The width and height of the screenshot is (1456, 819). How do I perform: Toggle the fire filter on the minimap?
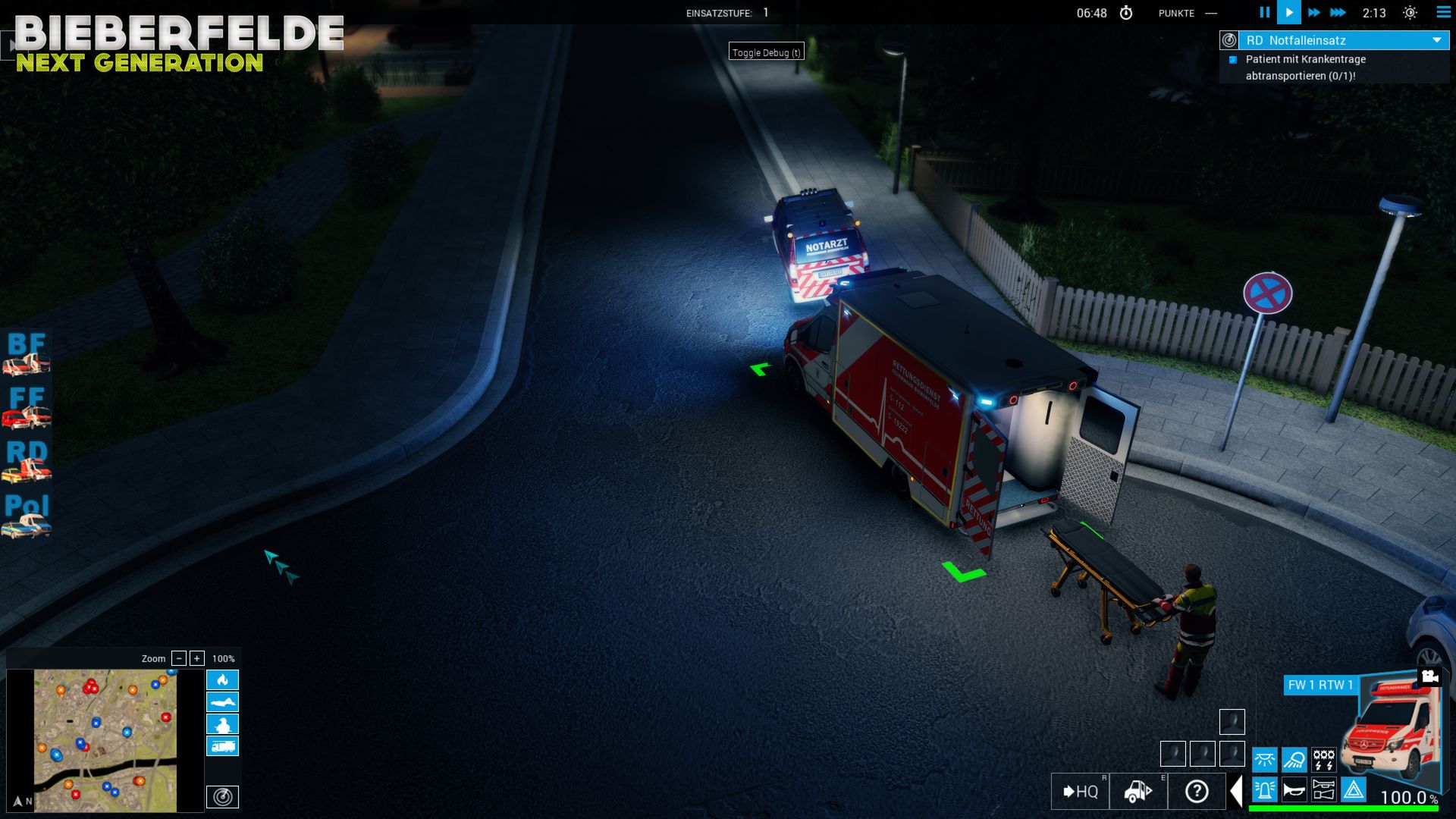pos(222,679)
